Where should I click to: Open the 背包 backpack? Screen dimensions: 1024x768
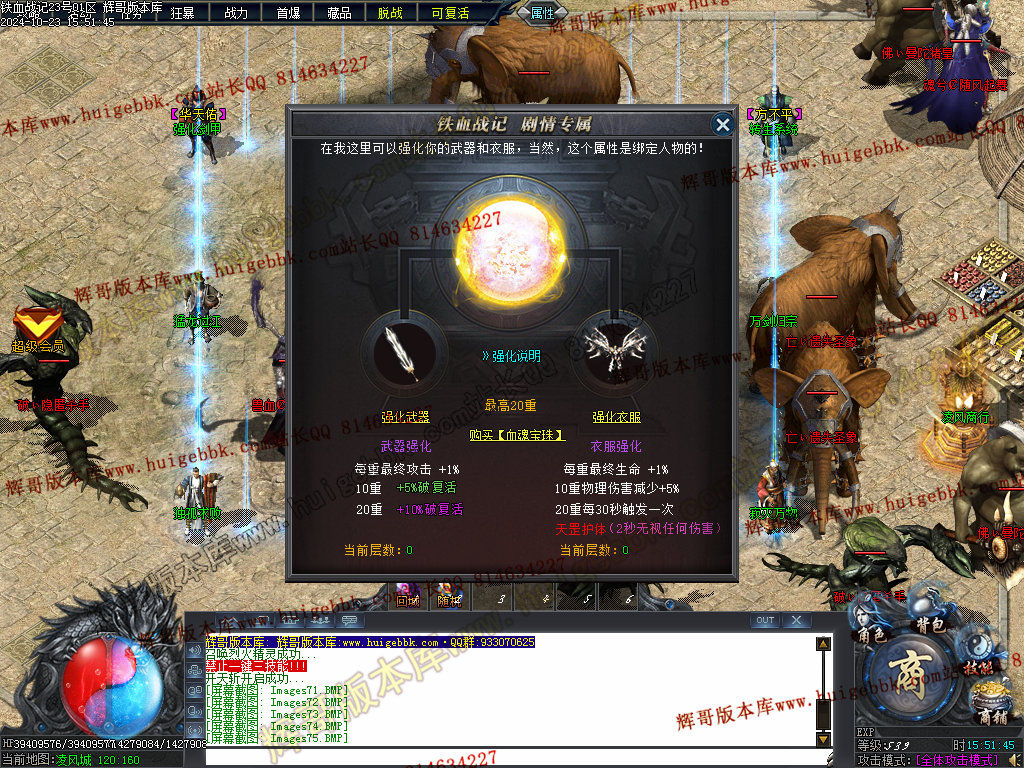(931, 624)
